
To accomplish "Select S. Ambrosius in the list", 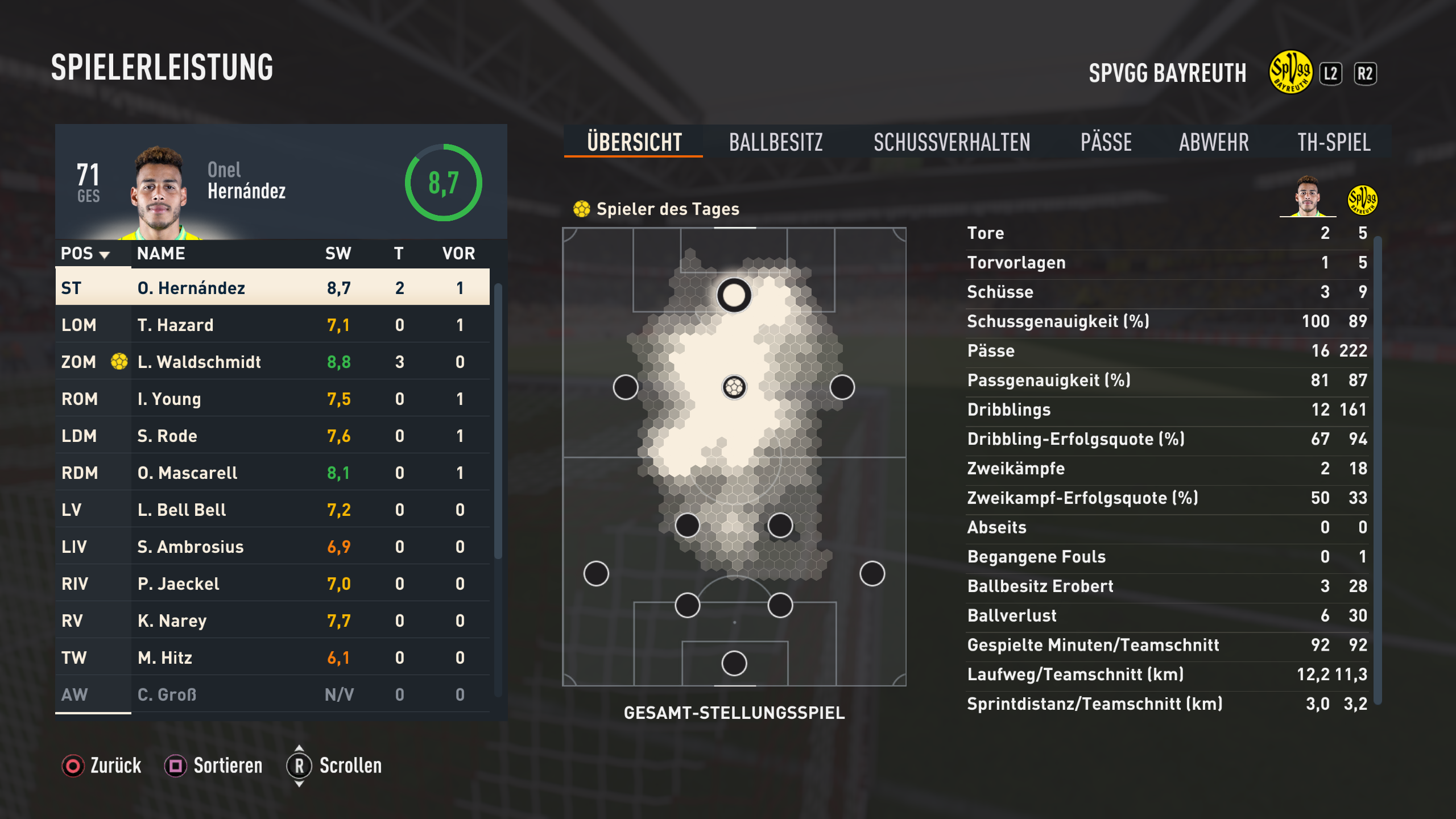I will point(272,547).
